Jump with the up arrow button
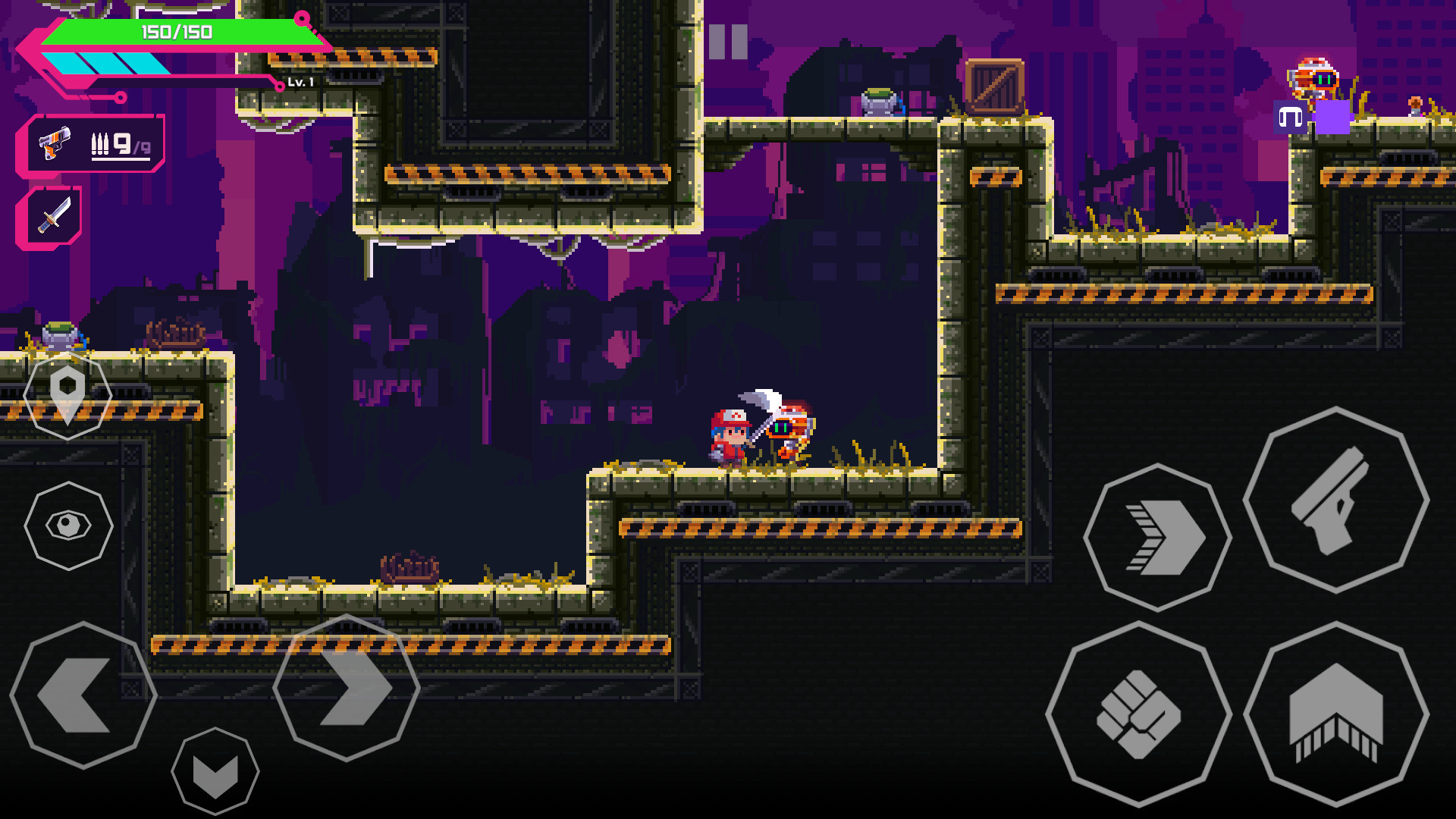This screenshot has height=819, width=1456. click(1335, 714)
